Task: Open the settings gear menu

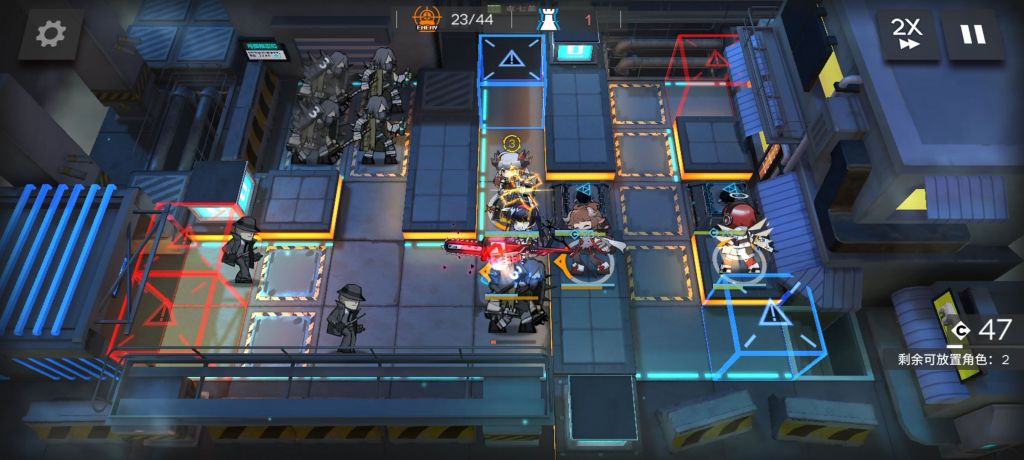Action: click(50, 34)
